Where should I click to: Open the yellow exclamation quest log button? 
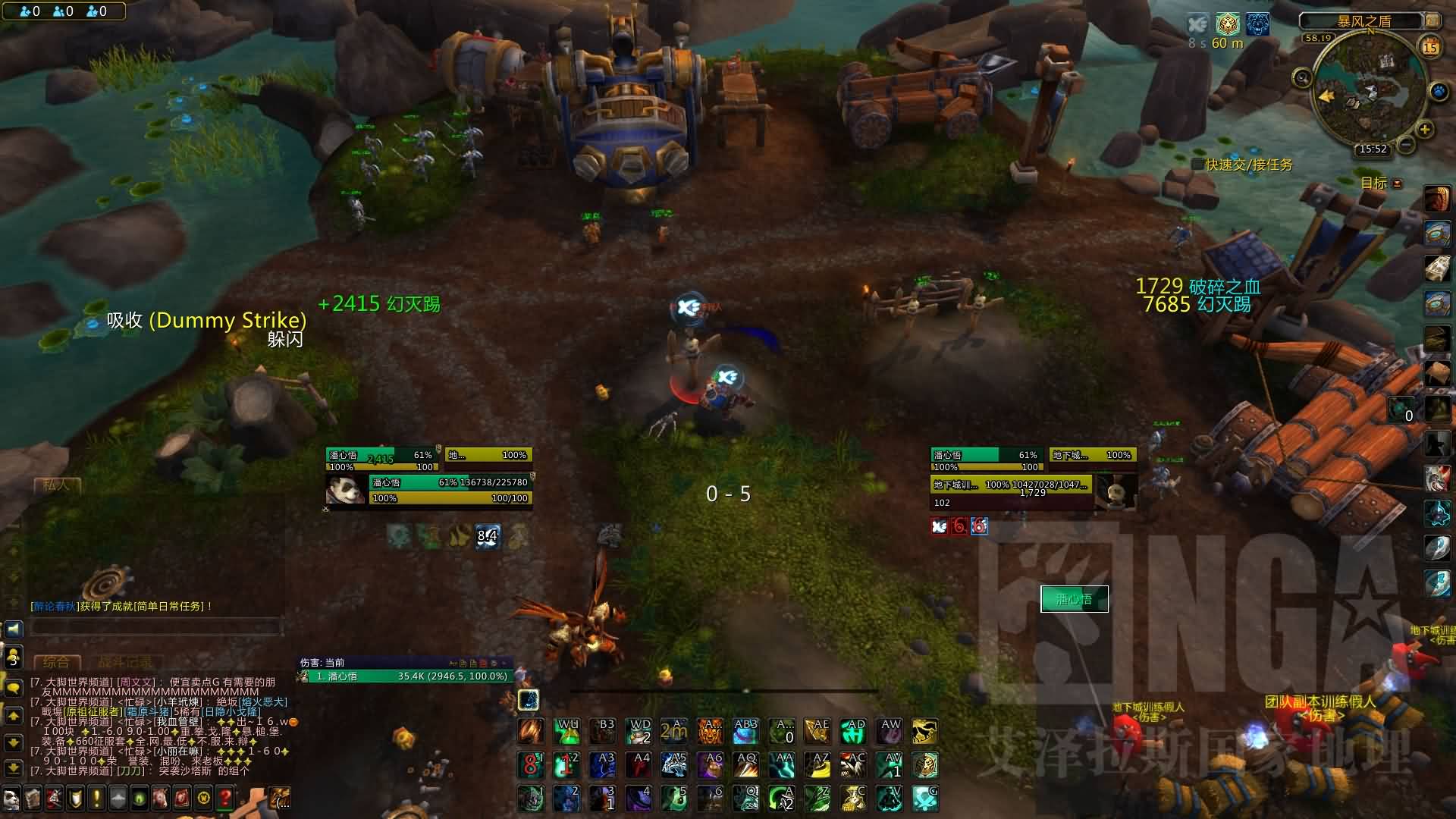pyautogui.click(x=96, y=798)
